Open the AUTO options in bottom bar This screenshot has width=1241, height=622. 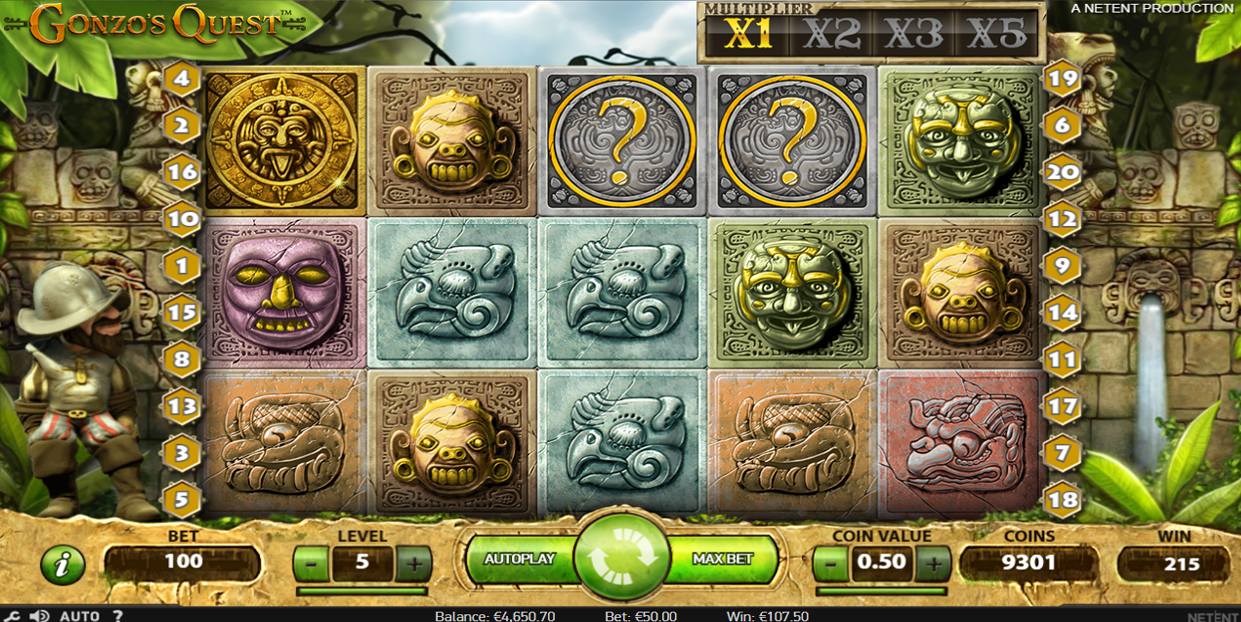(80, 616)
